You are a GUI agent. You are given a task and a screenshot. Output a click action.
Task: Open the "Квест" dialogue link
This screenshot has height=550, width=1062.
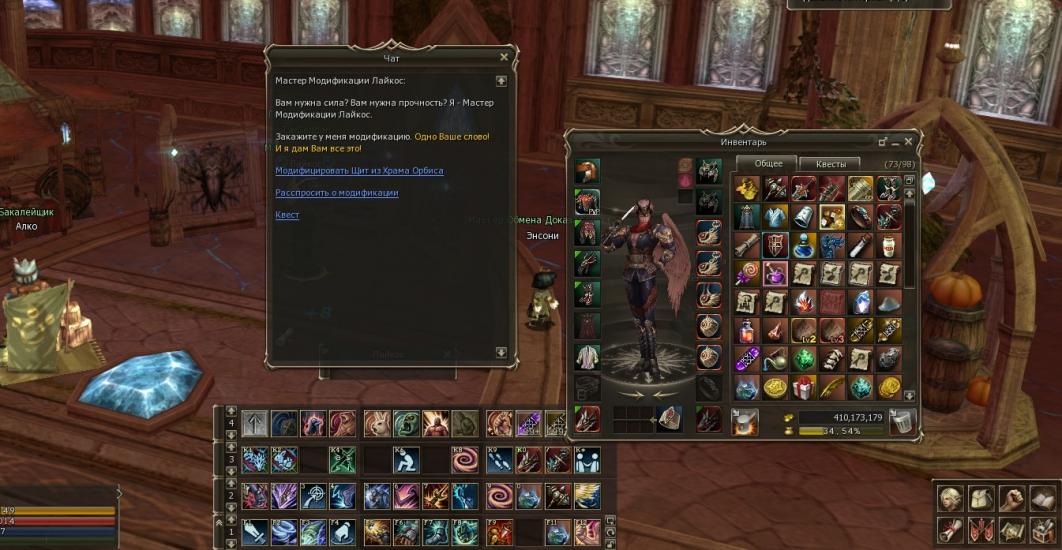click(x=287, y=215)
